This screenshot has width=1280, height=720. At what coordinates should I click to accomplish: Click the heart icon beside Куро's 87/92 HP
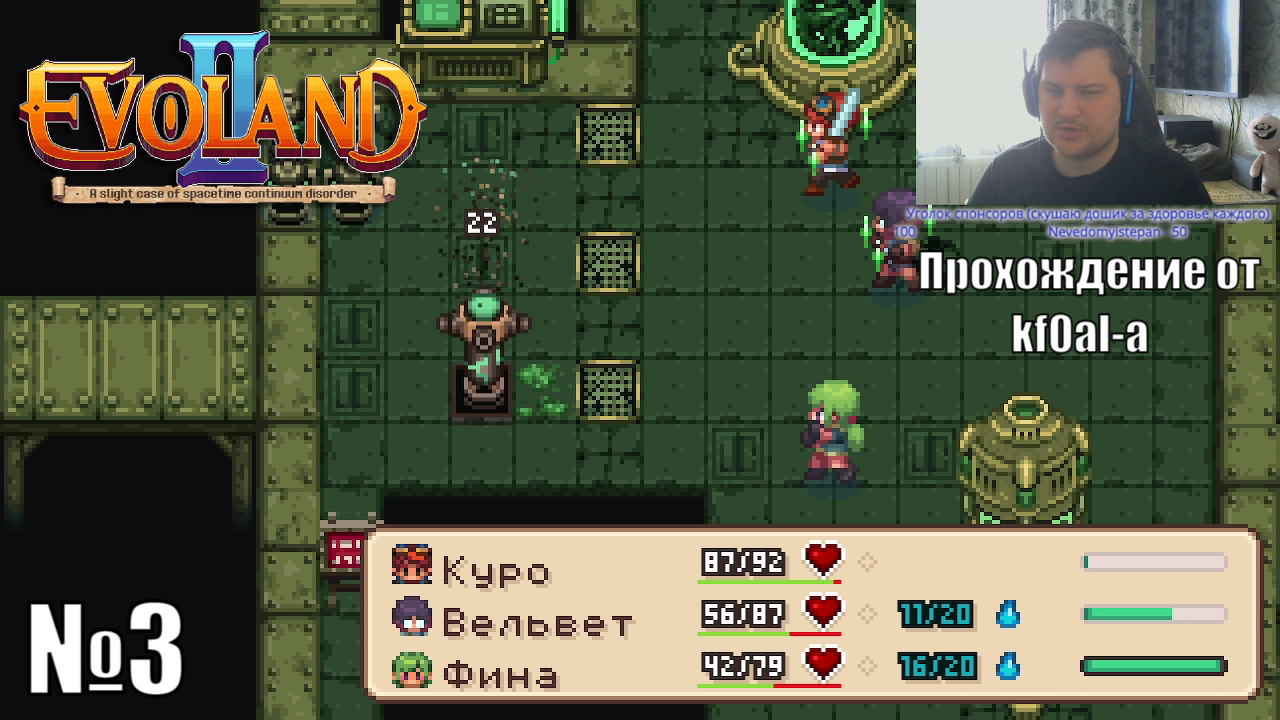pos(822,560)
